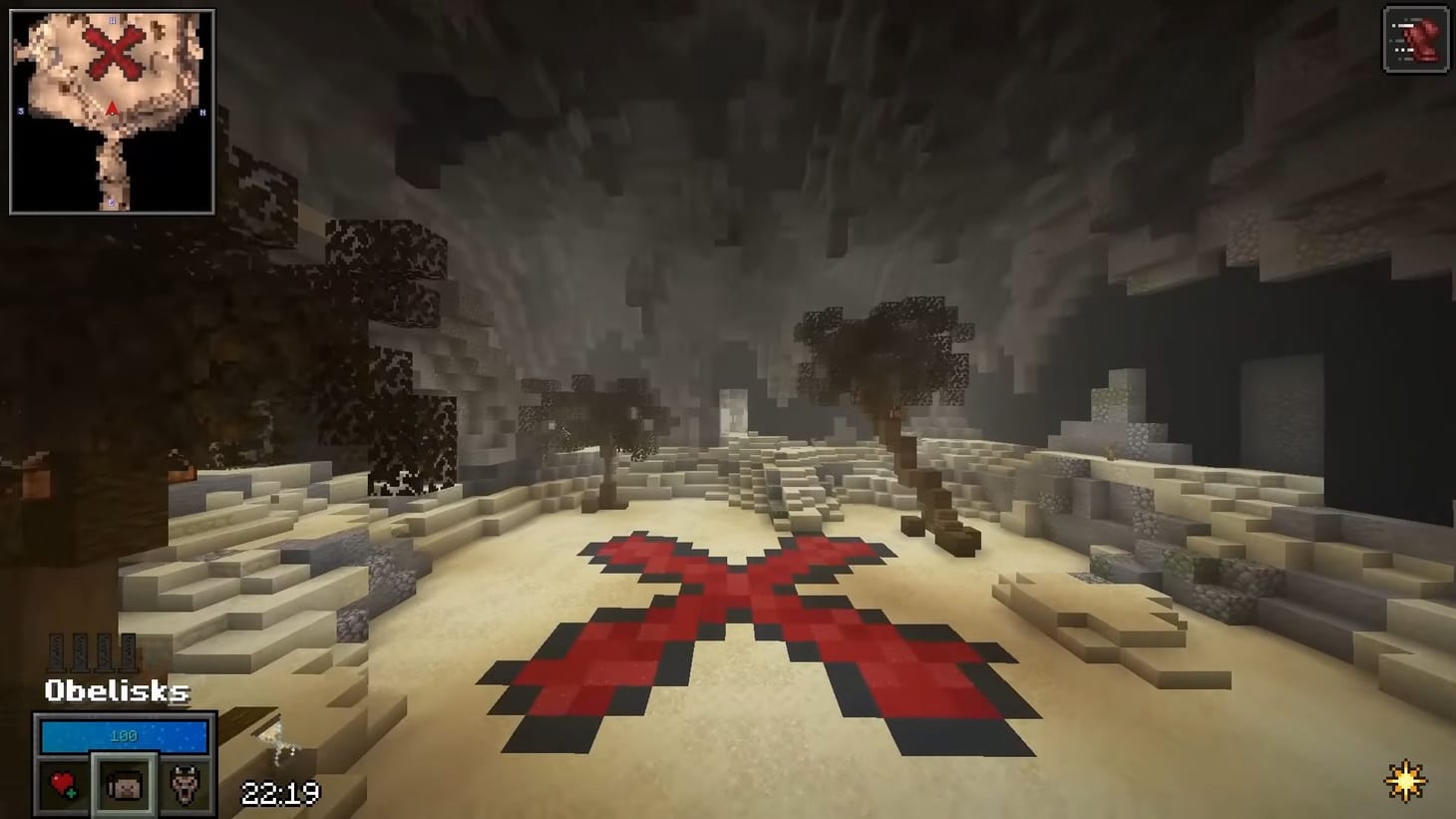Click the blue bar showing 100

(123, 735)
